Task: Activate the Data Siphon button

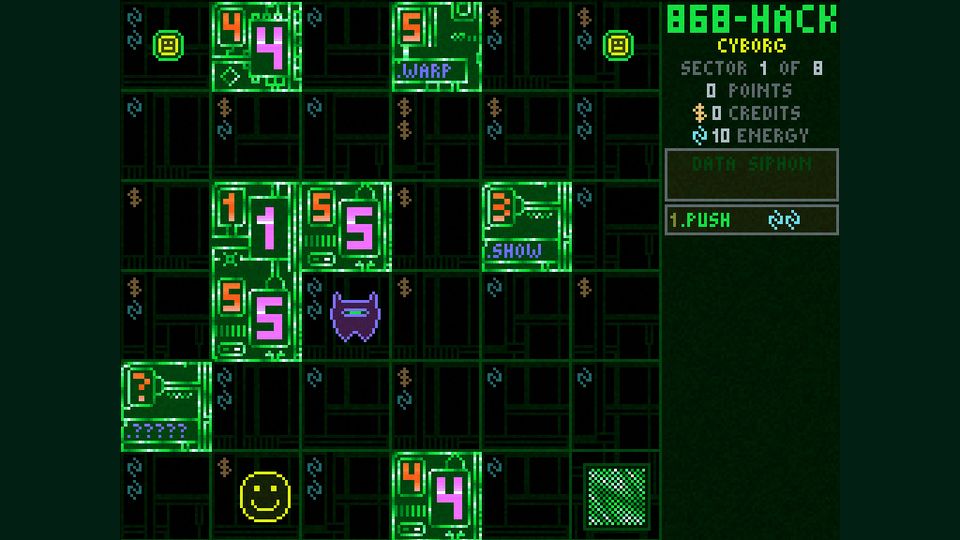Action: point(751,175)
